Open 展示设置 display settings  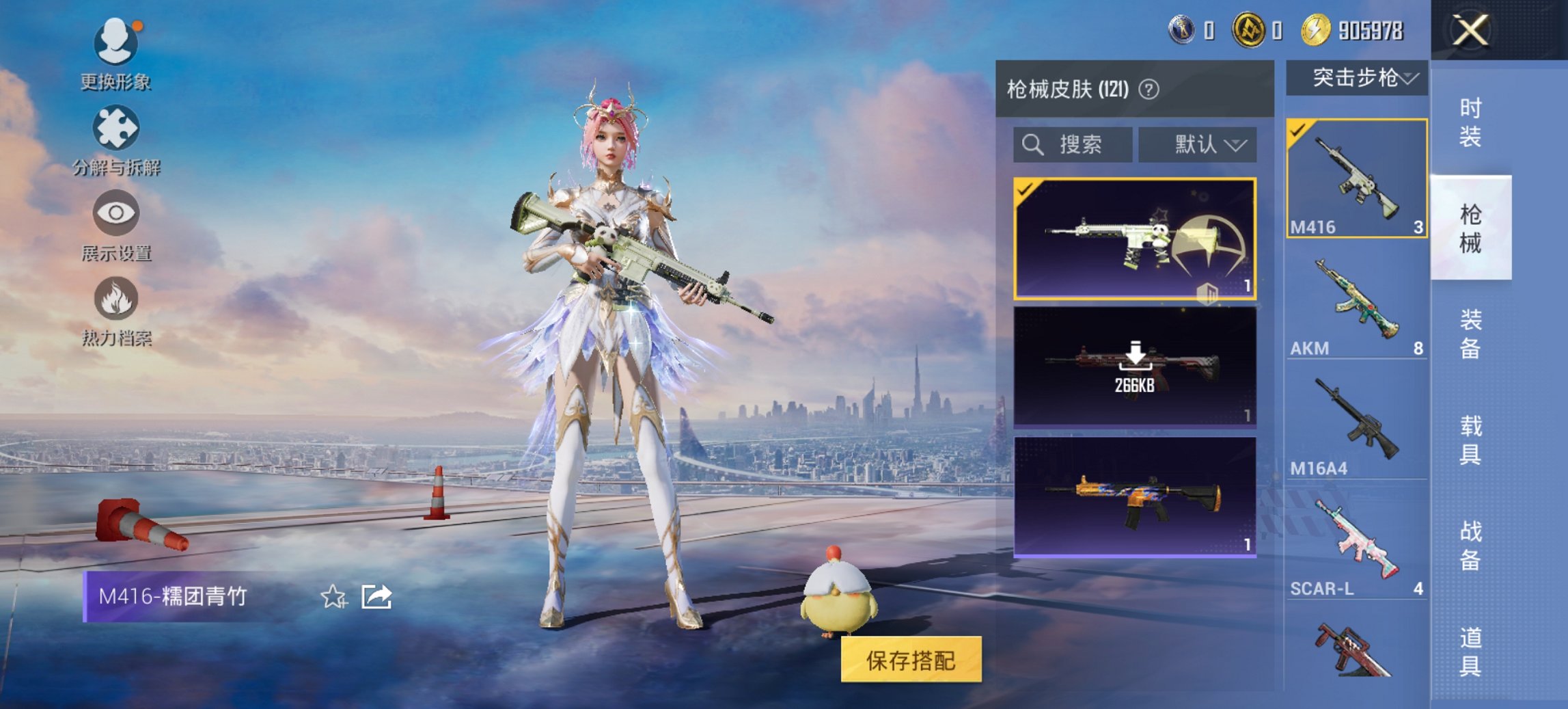click(x=116, y=214)
